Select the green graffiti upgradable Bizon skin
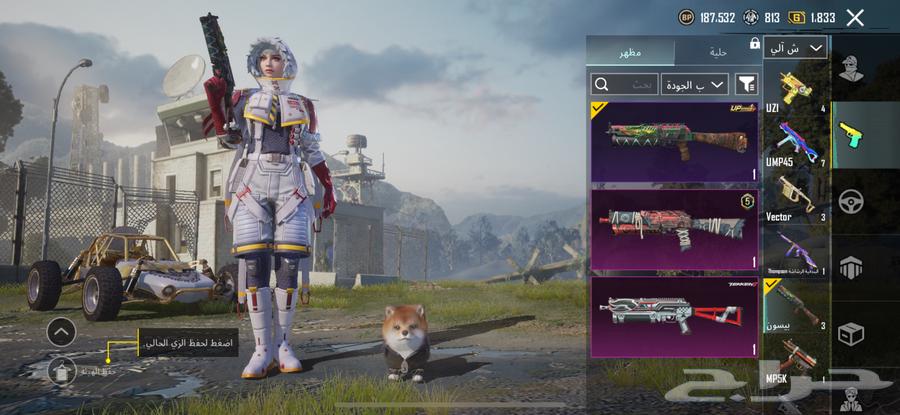Screen dimensions: 900x415 pyautogui.click(x=674, y=141)
